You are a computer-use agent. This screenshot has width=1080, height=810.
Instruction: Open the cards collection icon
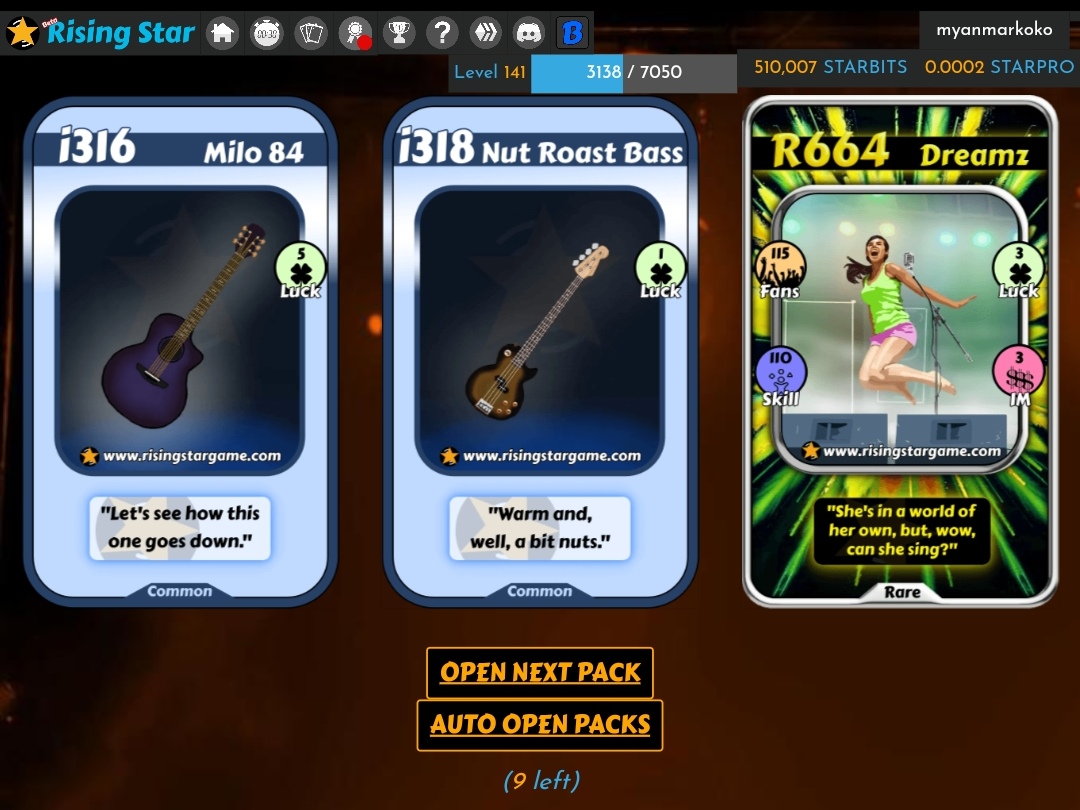(x=312, y=34)
